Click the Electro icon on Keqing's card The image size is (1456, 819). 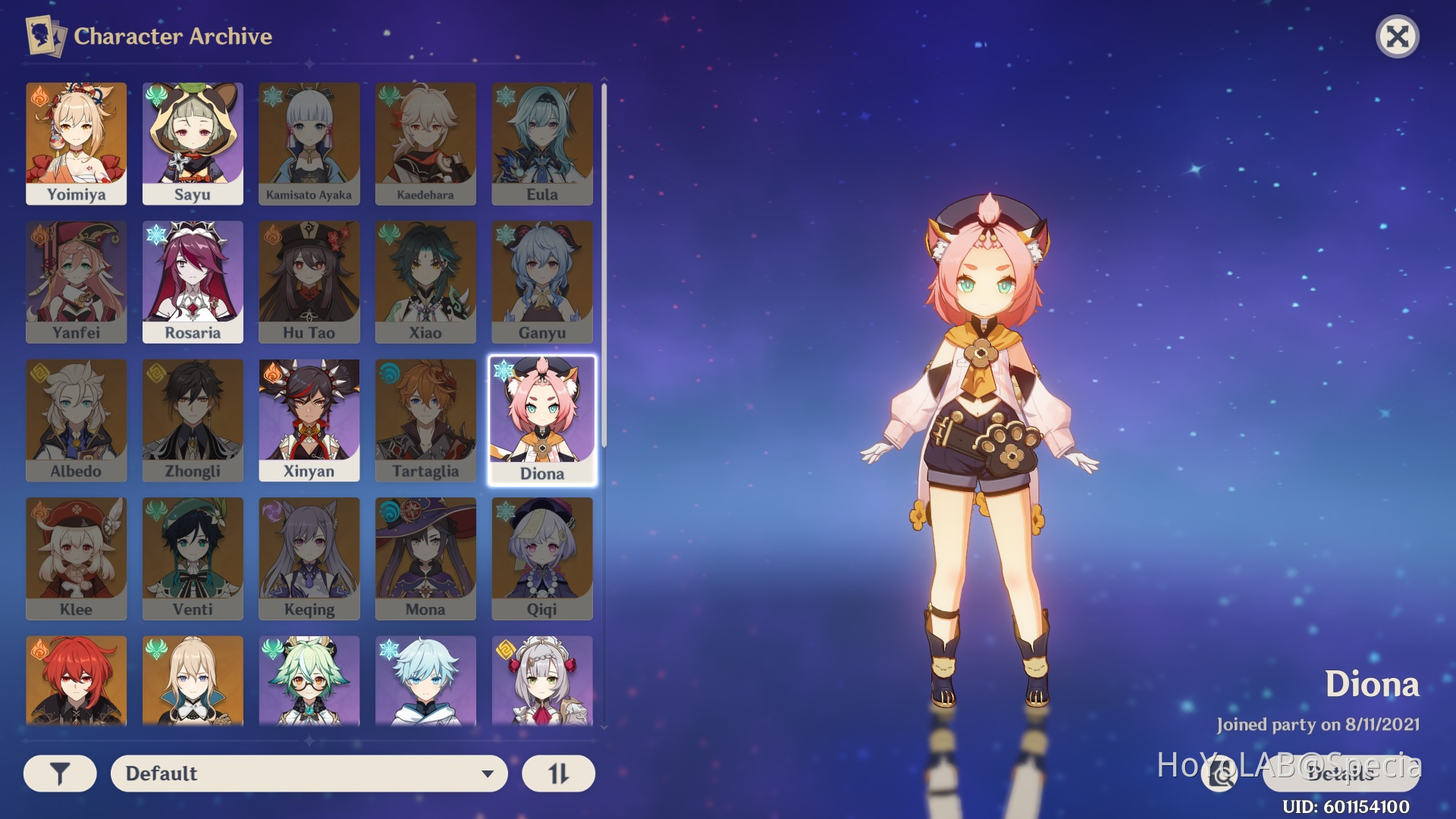pyautogui.click(x=271, y=510)
